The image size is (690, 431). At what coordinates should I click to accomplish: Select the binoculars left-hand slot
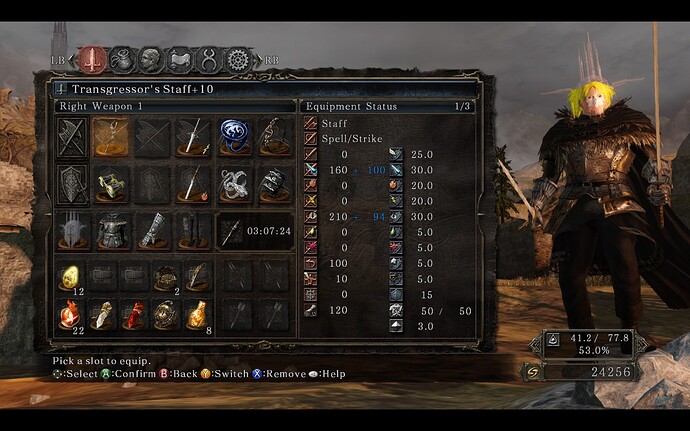coord(112,183)
